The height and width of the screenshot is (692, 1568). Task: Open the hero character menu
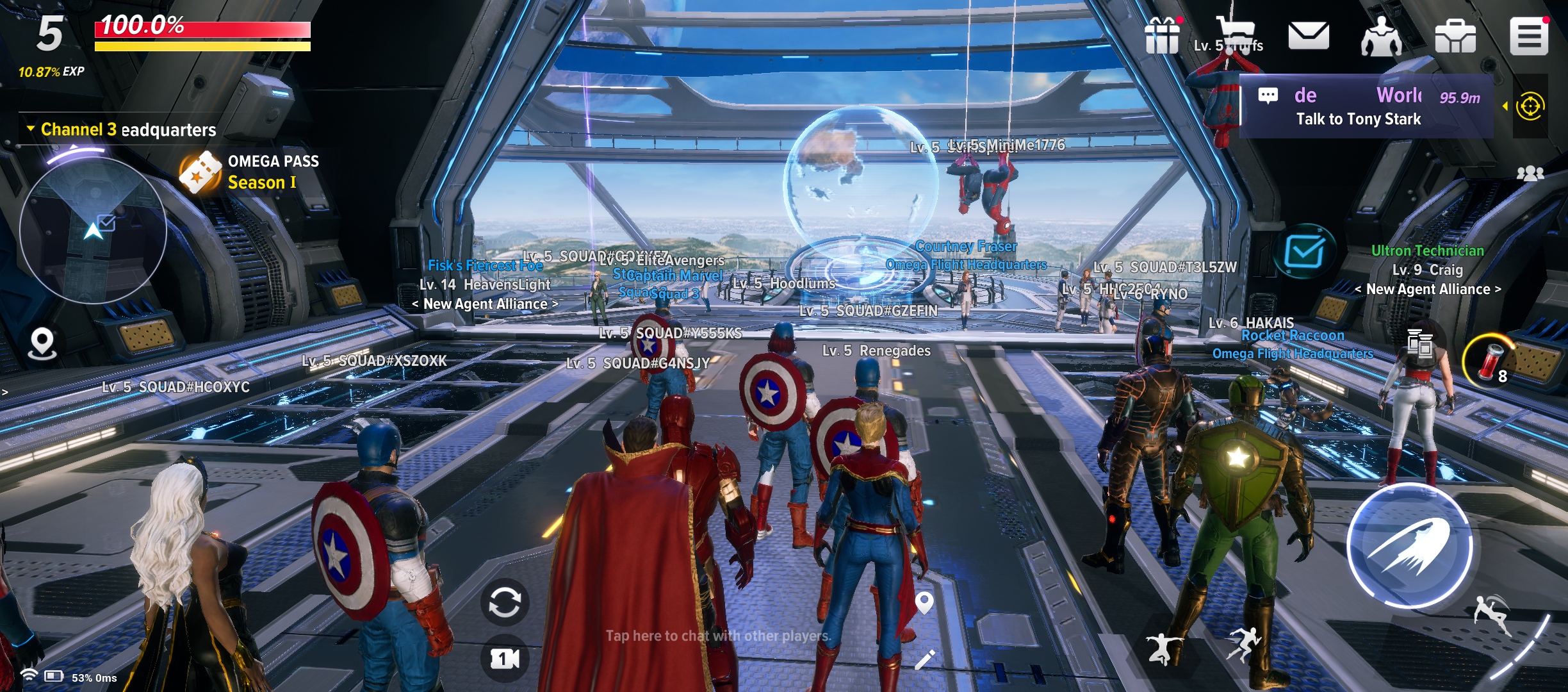click(x=1381, y=36)
